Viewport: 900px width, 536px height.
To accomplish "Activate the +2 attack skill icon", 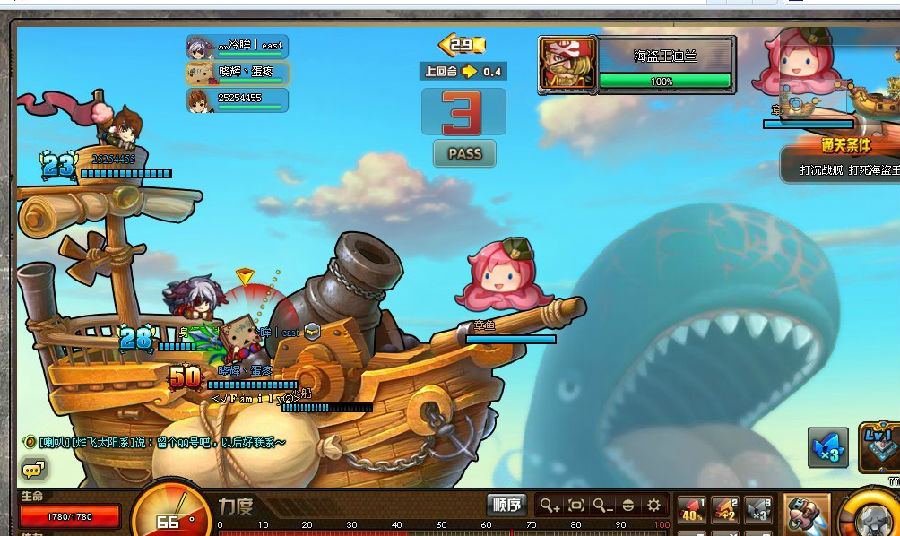I will [726, 510].
